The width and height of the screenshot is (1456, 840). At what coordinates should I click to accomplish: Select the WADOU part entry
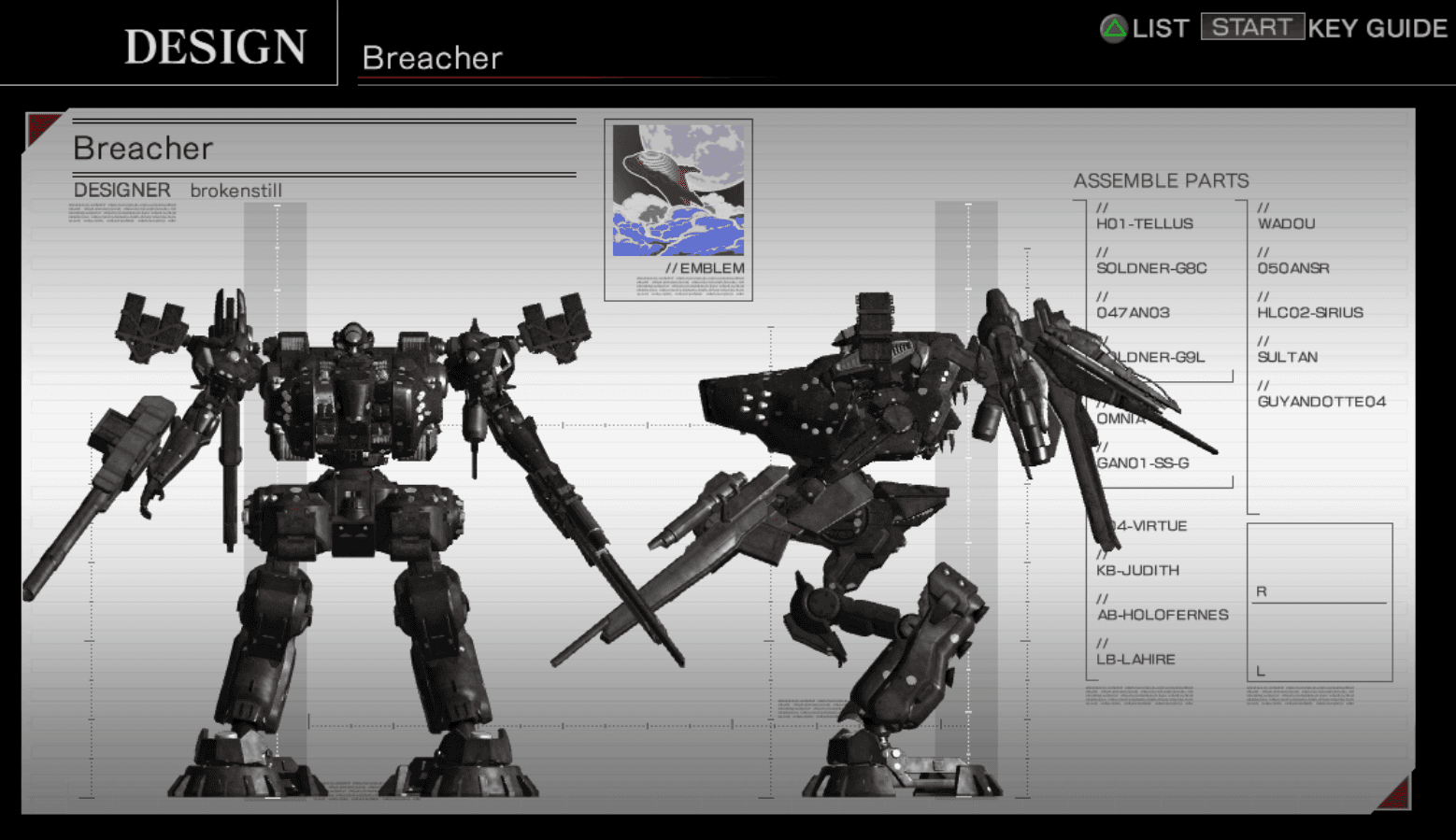[1286, 223]
